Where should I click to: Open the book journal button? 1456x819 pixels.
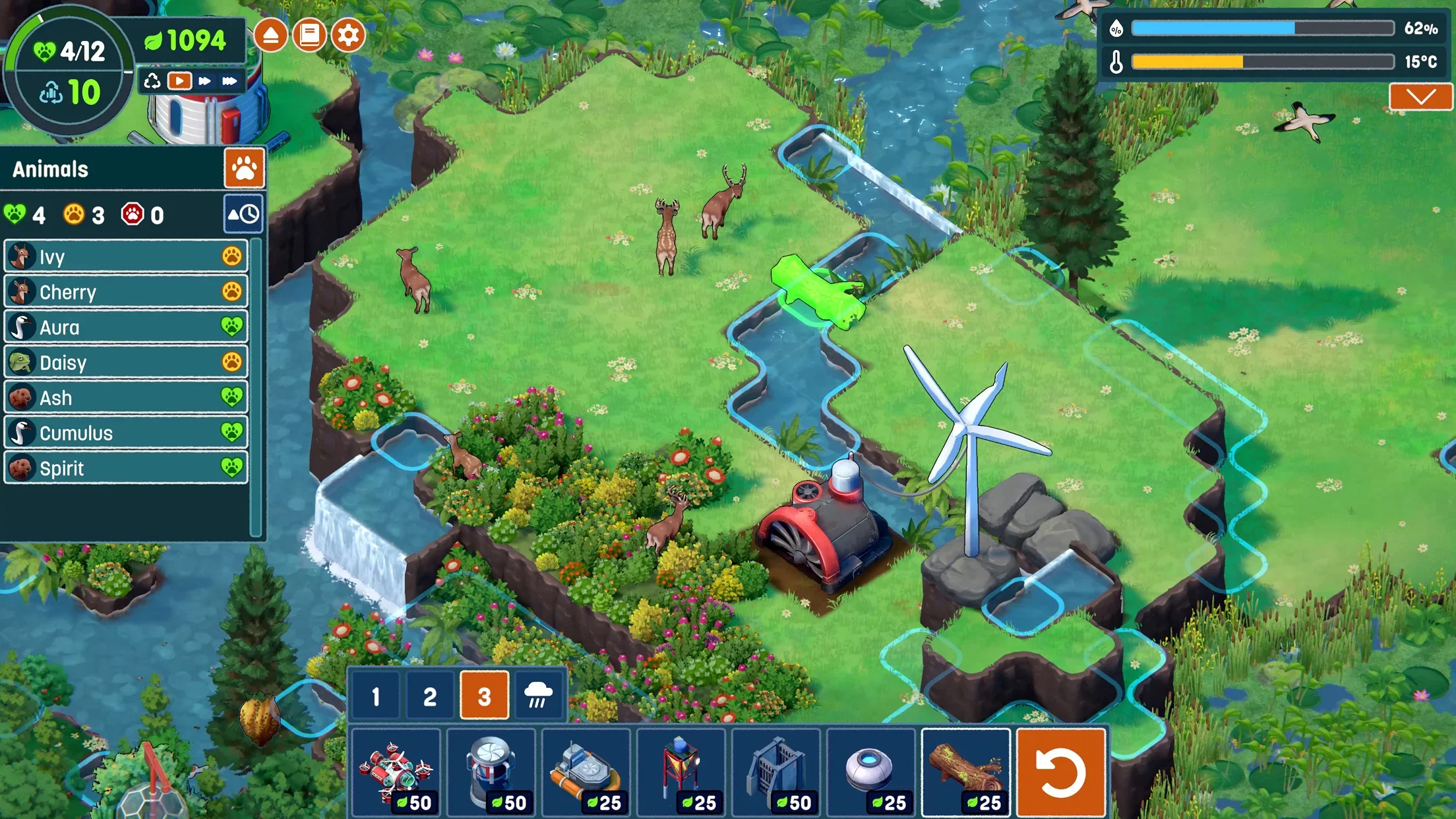click(309, 35)
